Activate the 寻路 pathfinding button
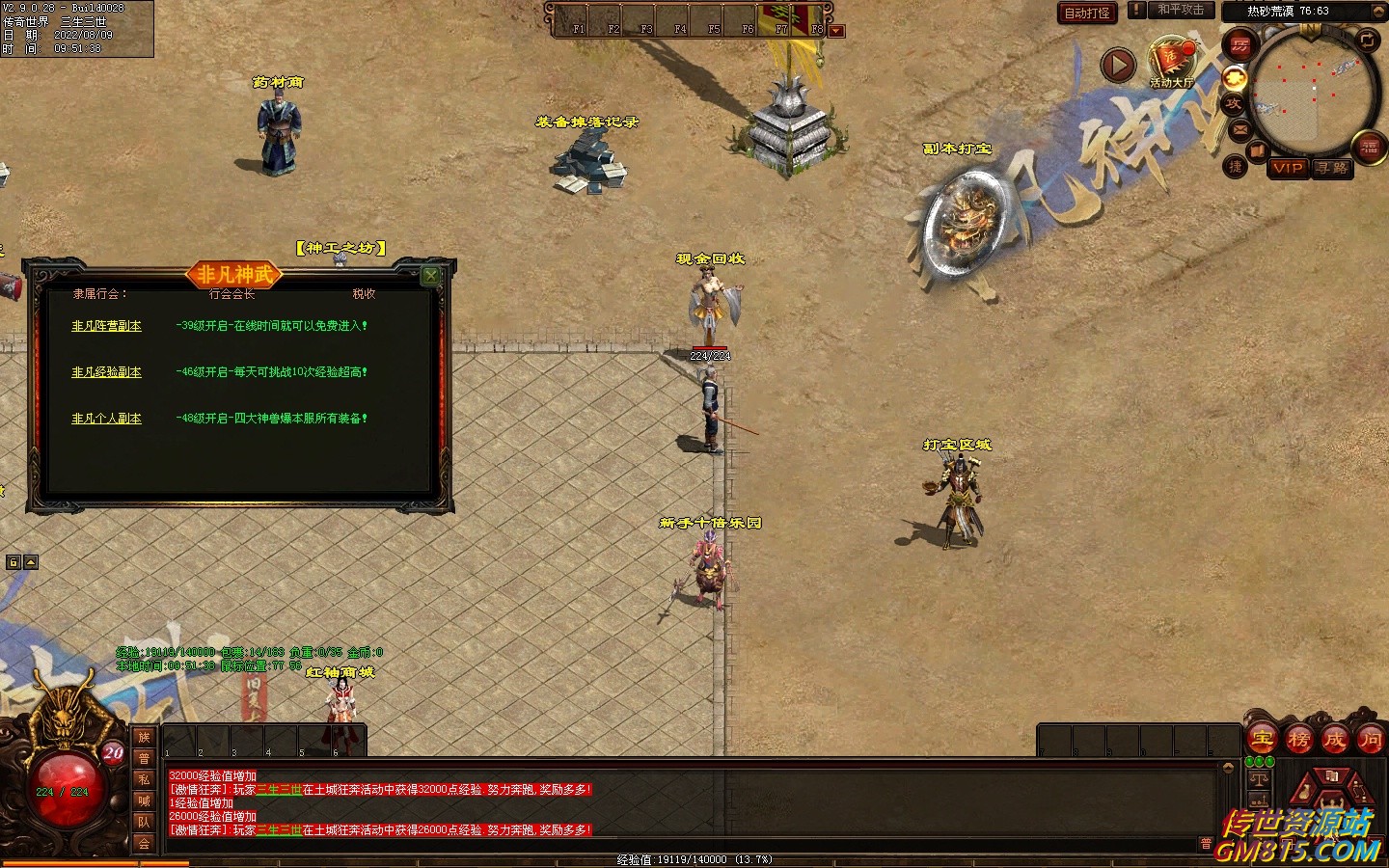 pyautogui.click(x=1332, y=168)
